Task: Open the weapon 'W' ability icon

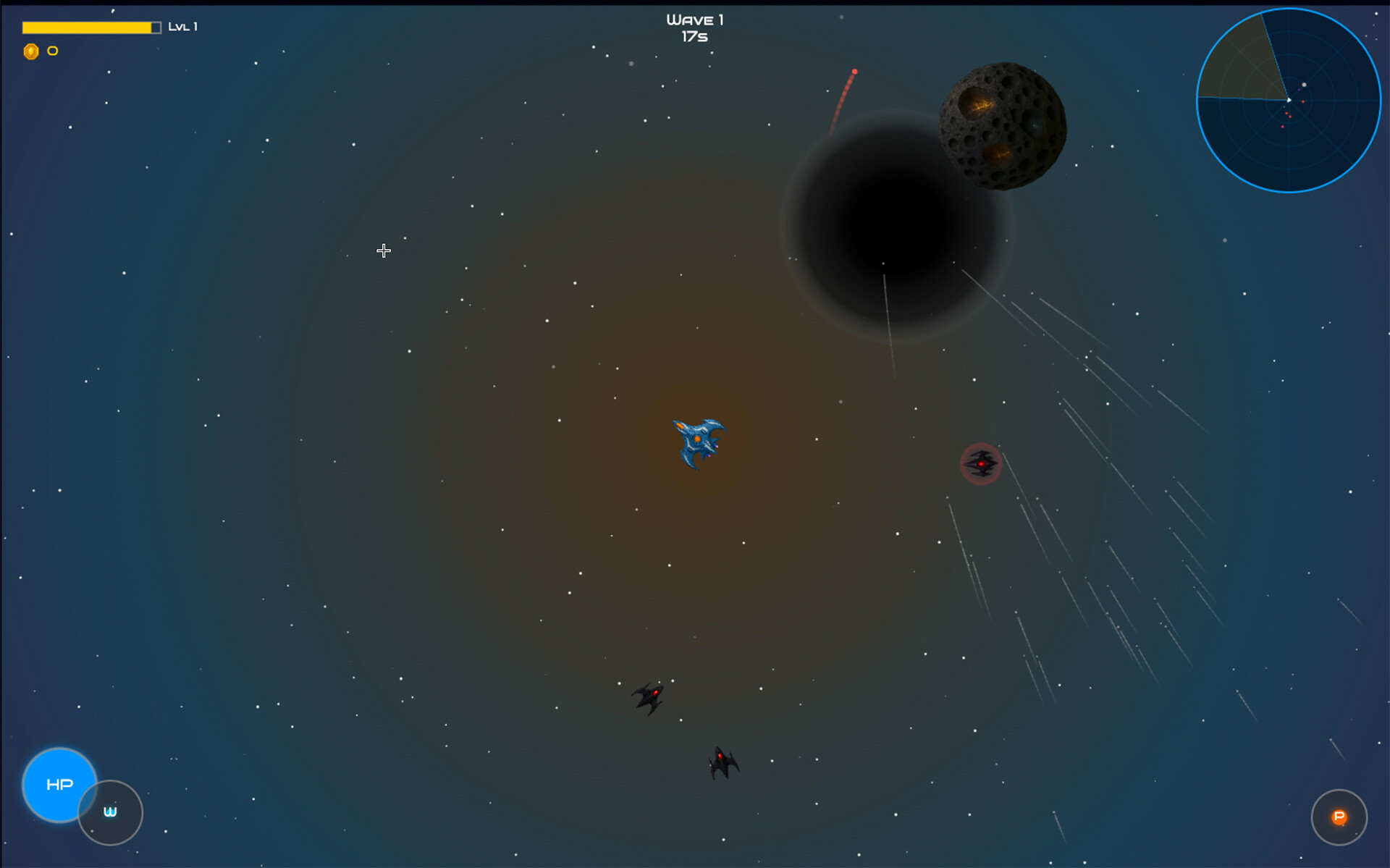Action: 110,812
